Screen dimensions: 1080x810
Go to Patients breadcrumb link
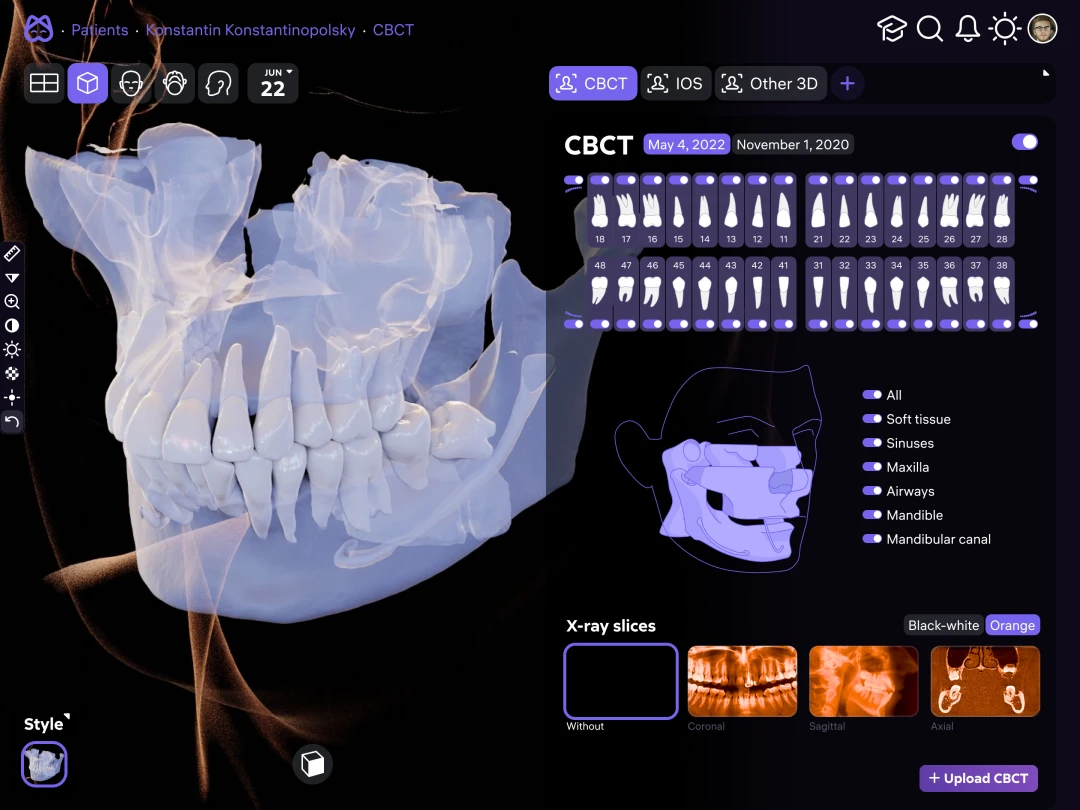click(99, 30)
